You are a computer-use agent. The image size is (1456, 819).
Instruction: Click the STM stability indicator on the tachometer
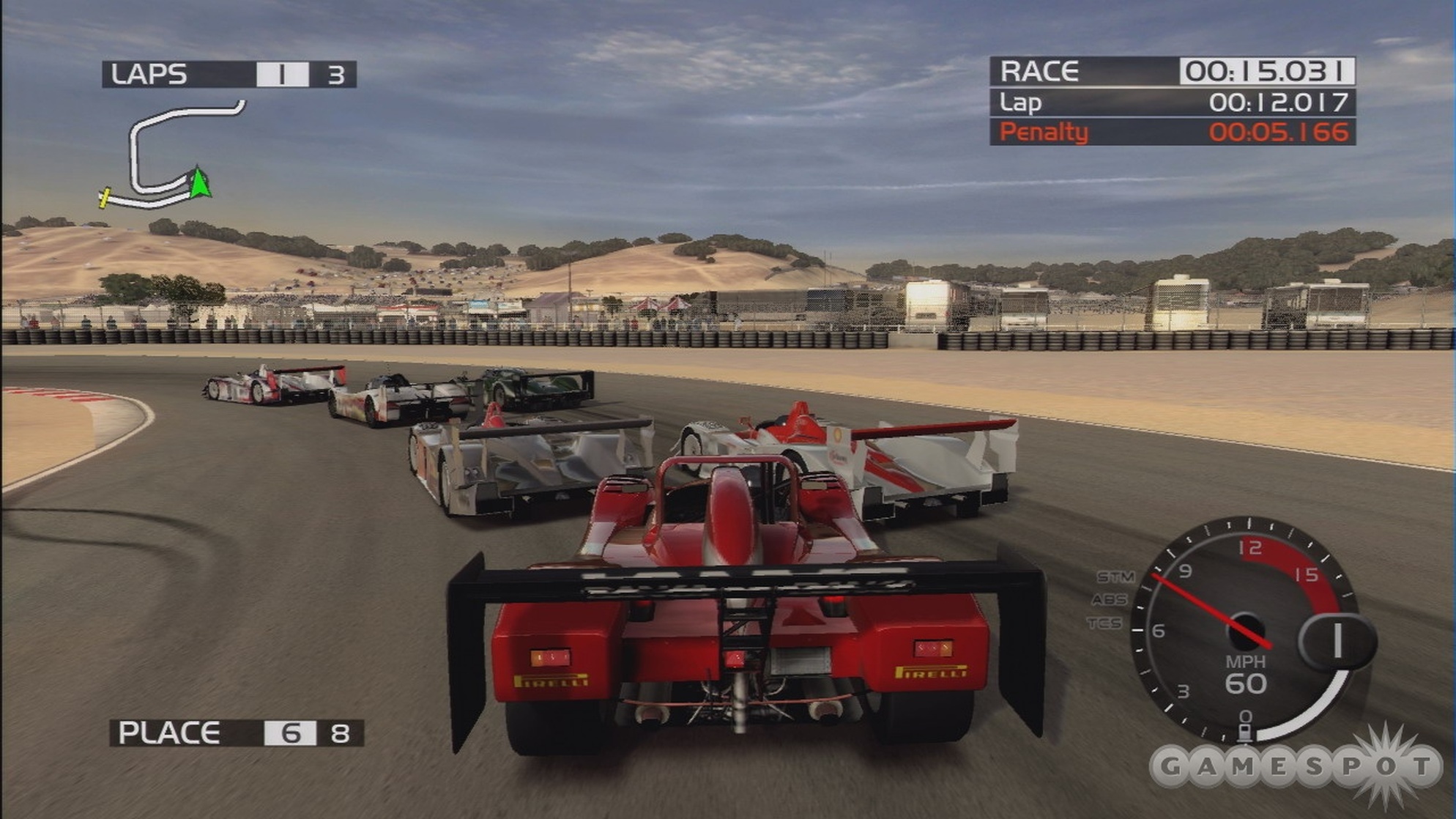1116,576
